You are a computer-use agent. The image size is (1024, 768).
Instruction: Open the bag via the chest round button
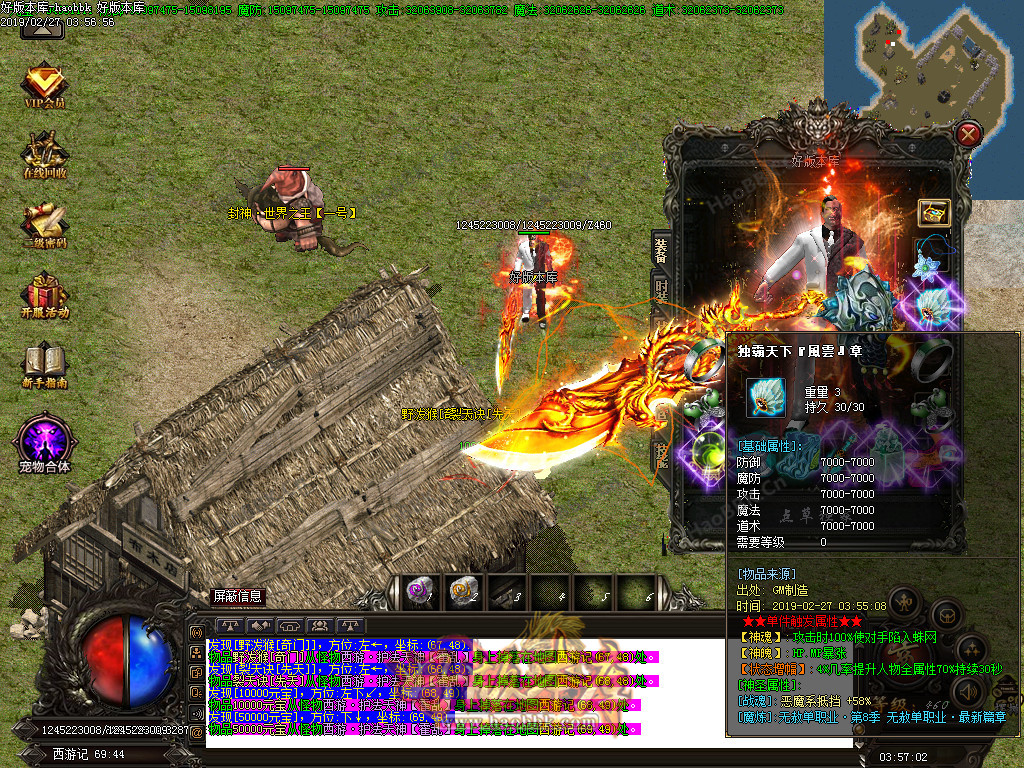(945, 614)
